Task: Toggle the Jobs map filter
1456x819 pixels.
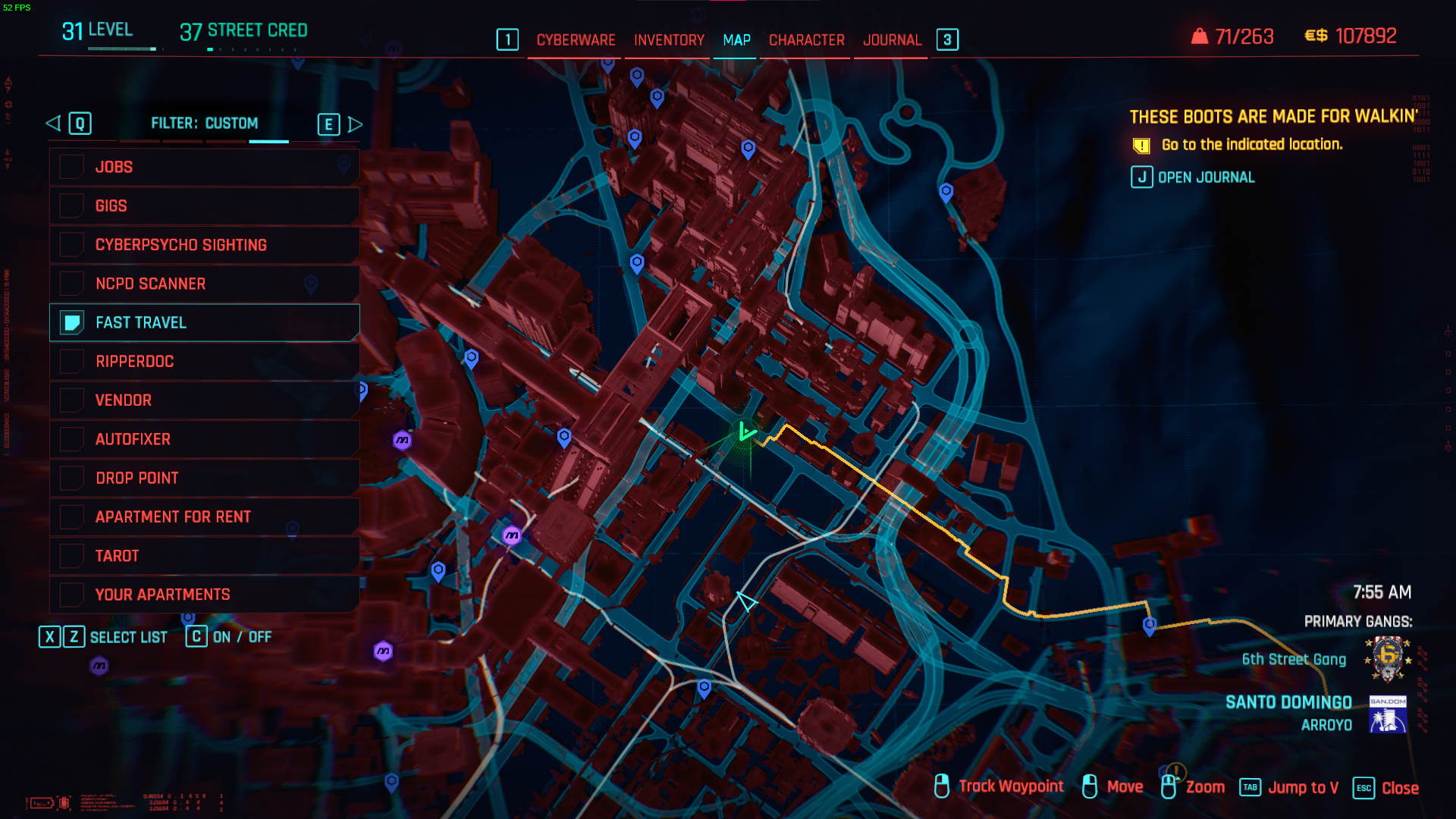Action: coord(72,167)
